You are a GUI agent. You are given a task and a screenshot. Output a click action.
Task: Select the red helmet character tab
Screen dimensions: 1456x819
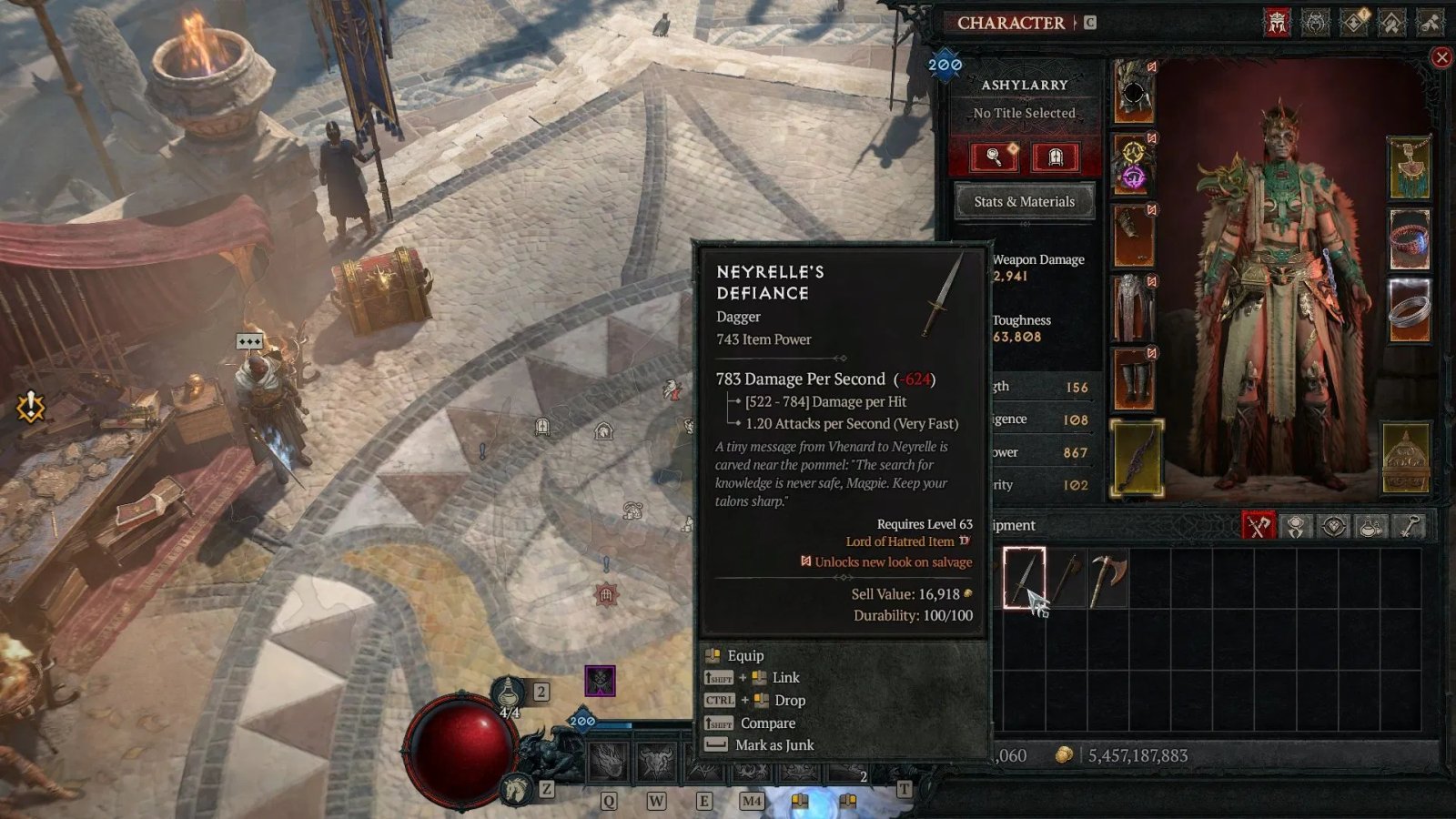point(1278,23)
